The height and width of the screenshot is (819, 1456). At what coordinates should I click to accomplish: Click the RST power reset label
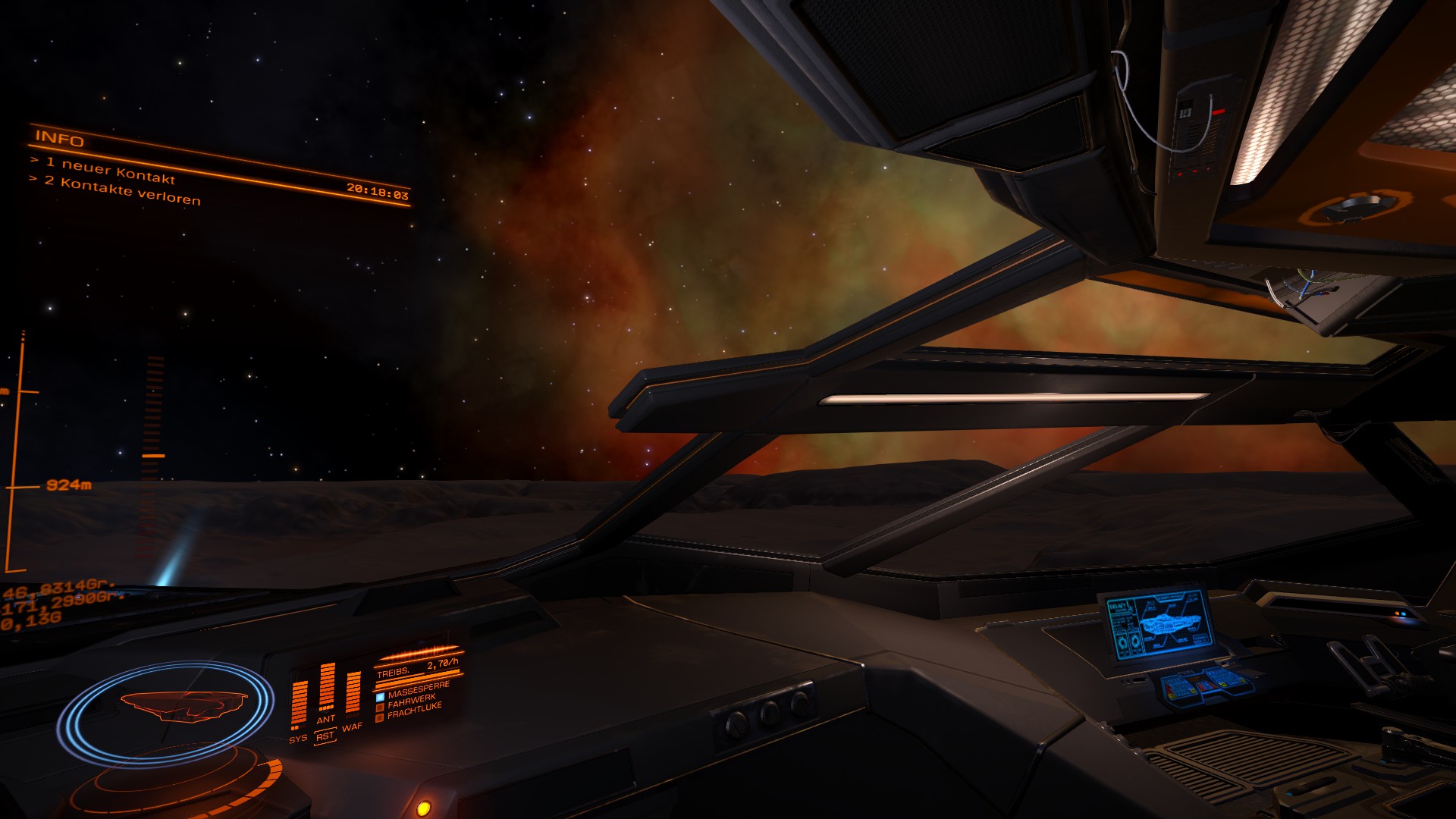(325, 736)
